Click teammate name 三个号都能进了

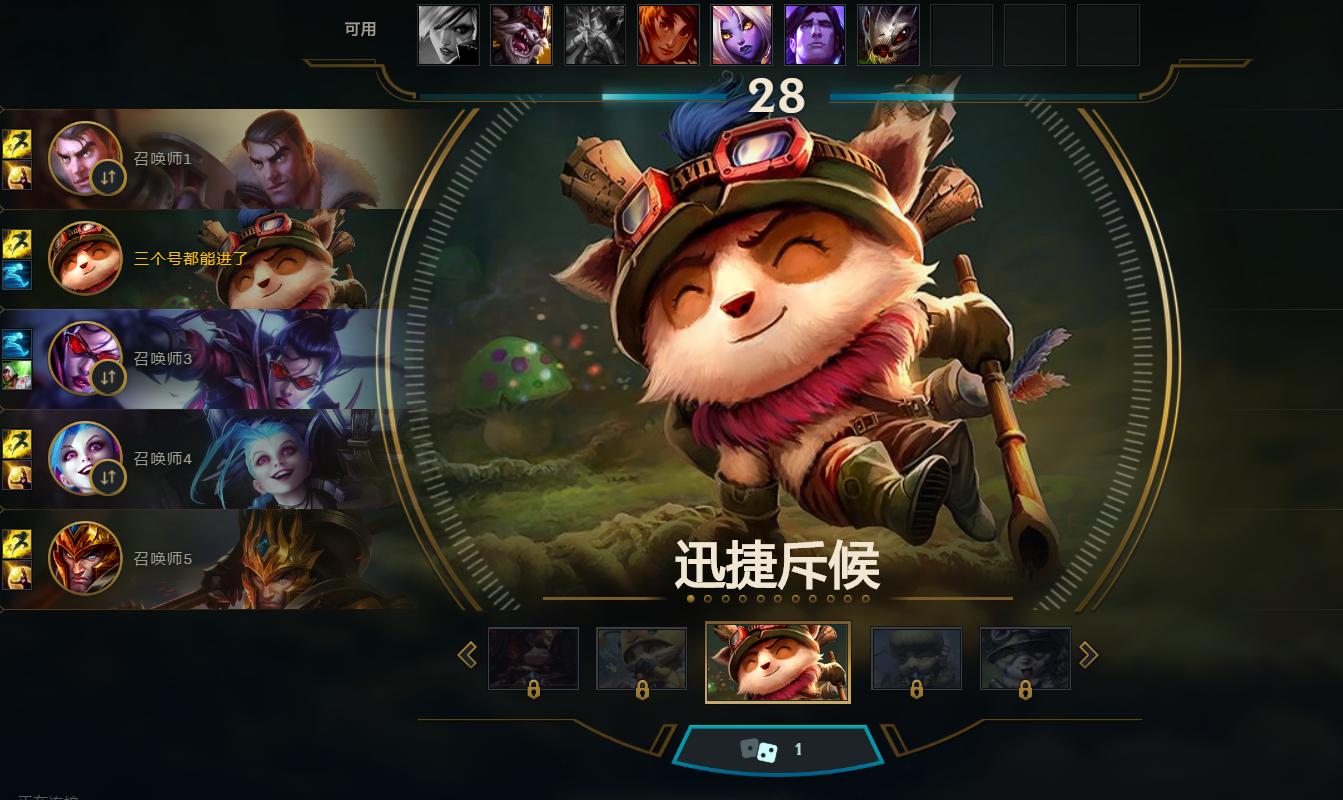pos(188,258)
